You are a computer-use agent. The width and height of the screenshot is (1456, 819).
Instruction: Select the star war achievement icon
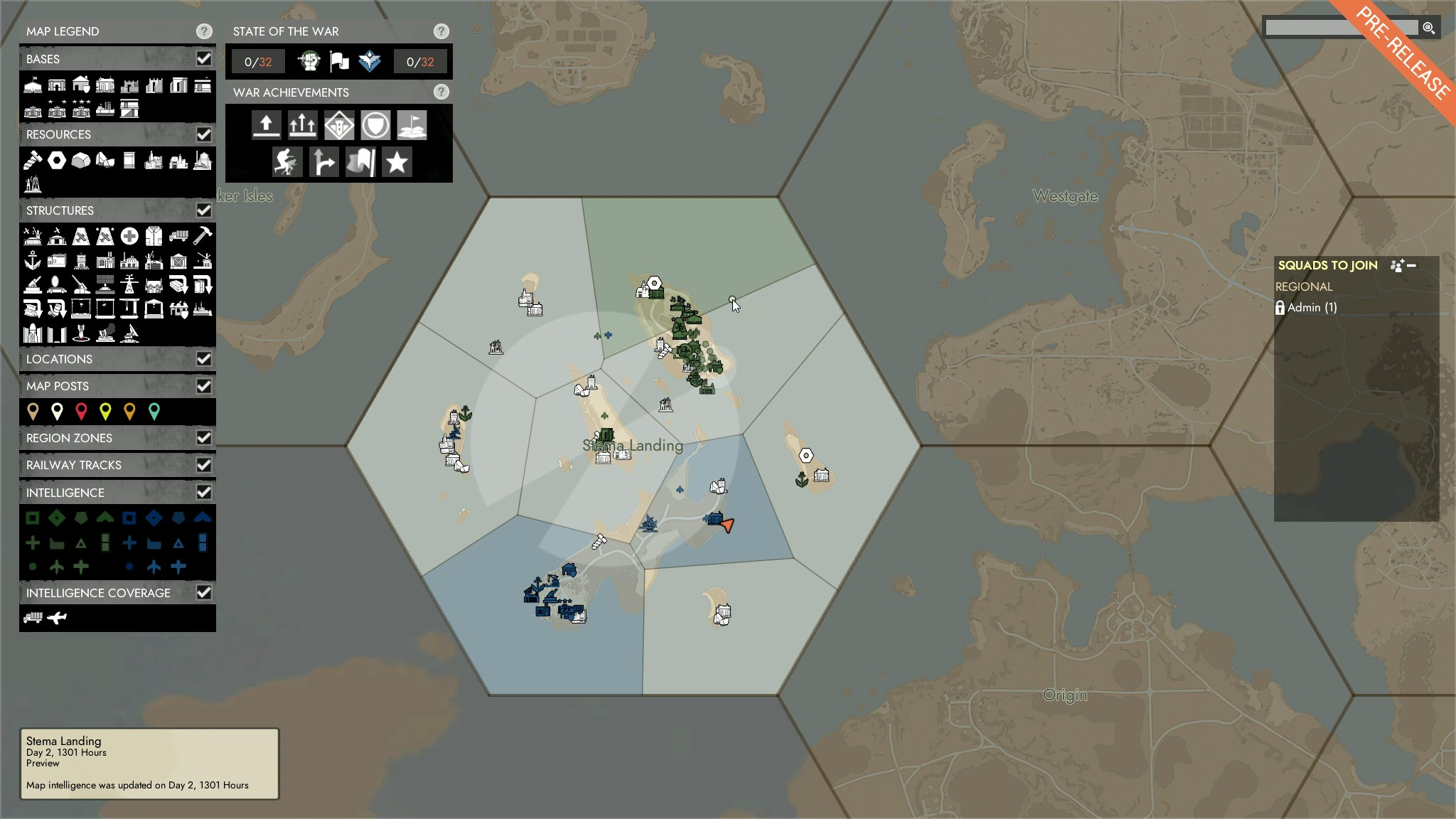(x=397, y=162)
